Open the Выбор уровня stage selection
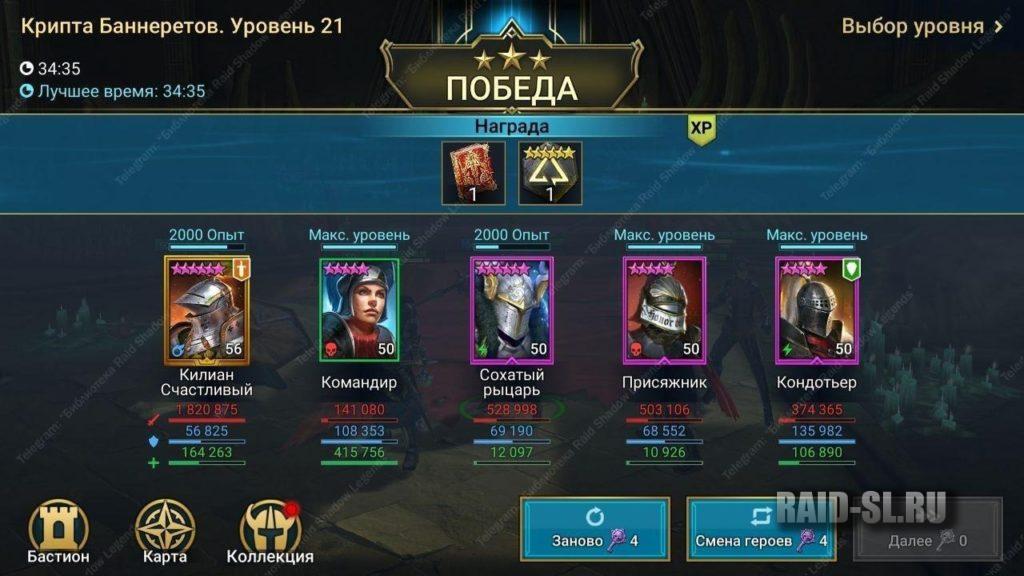Image resolution: width=1024 pixels, height=576 pixels. click(922, 27)
